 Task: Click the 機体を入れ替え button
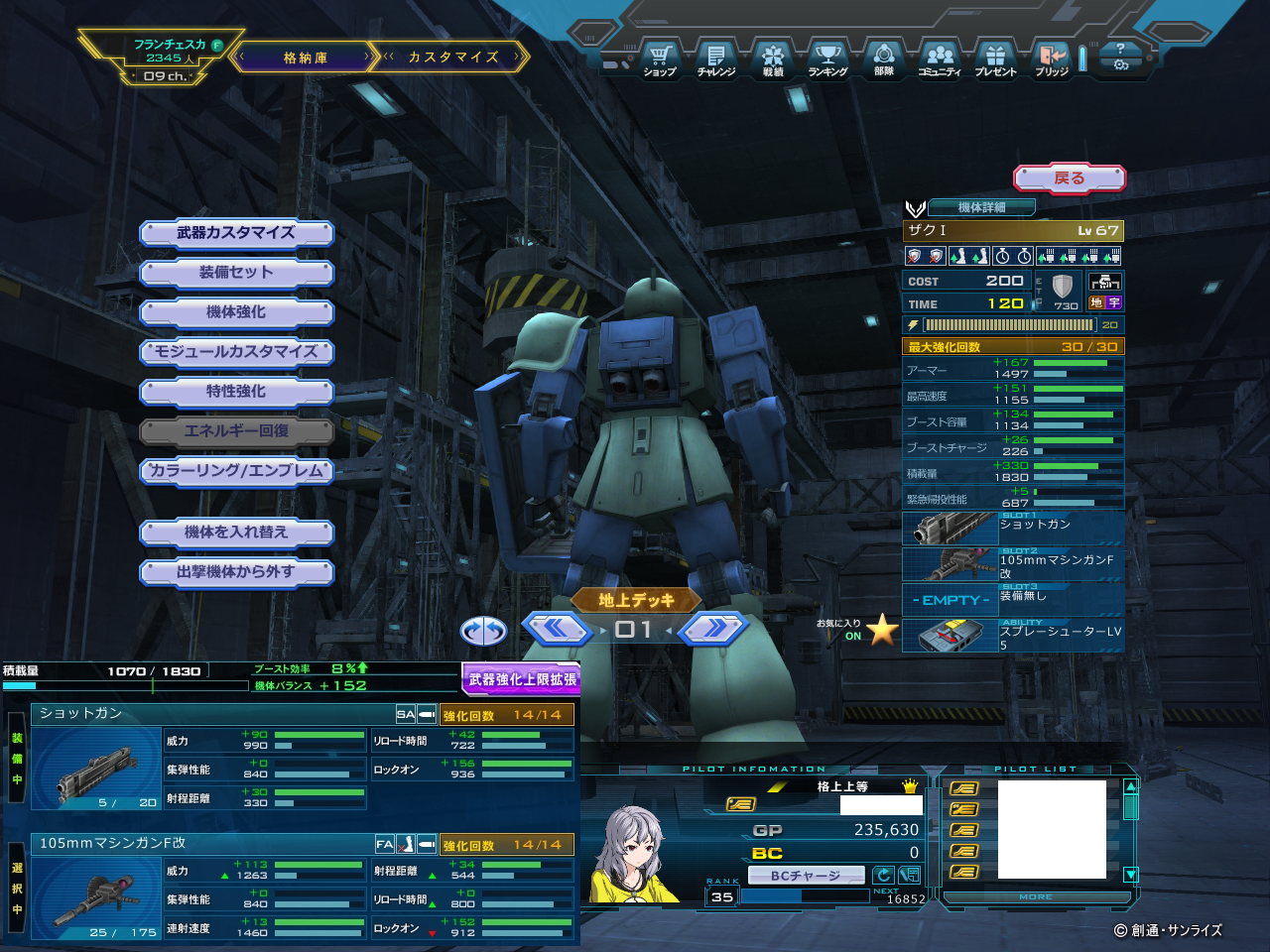click(x=236, y=533)
